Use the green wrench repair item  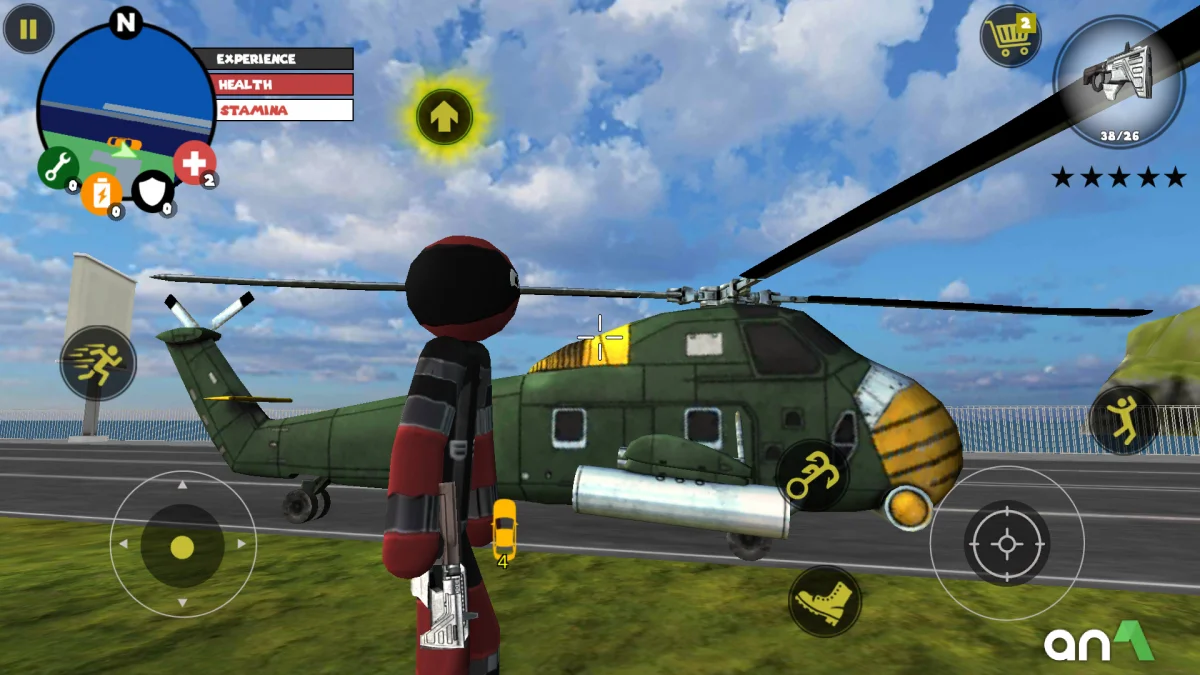58,166
